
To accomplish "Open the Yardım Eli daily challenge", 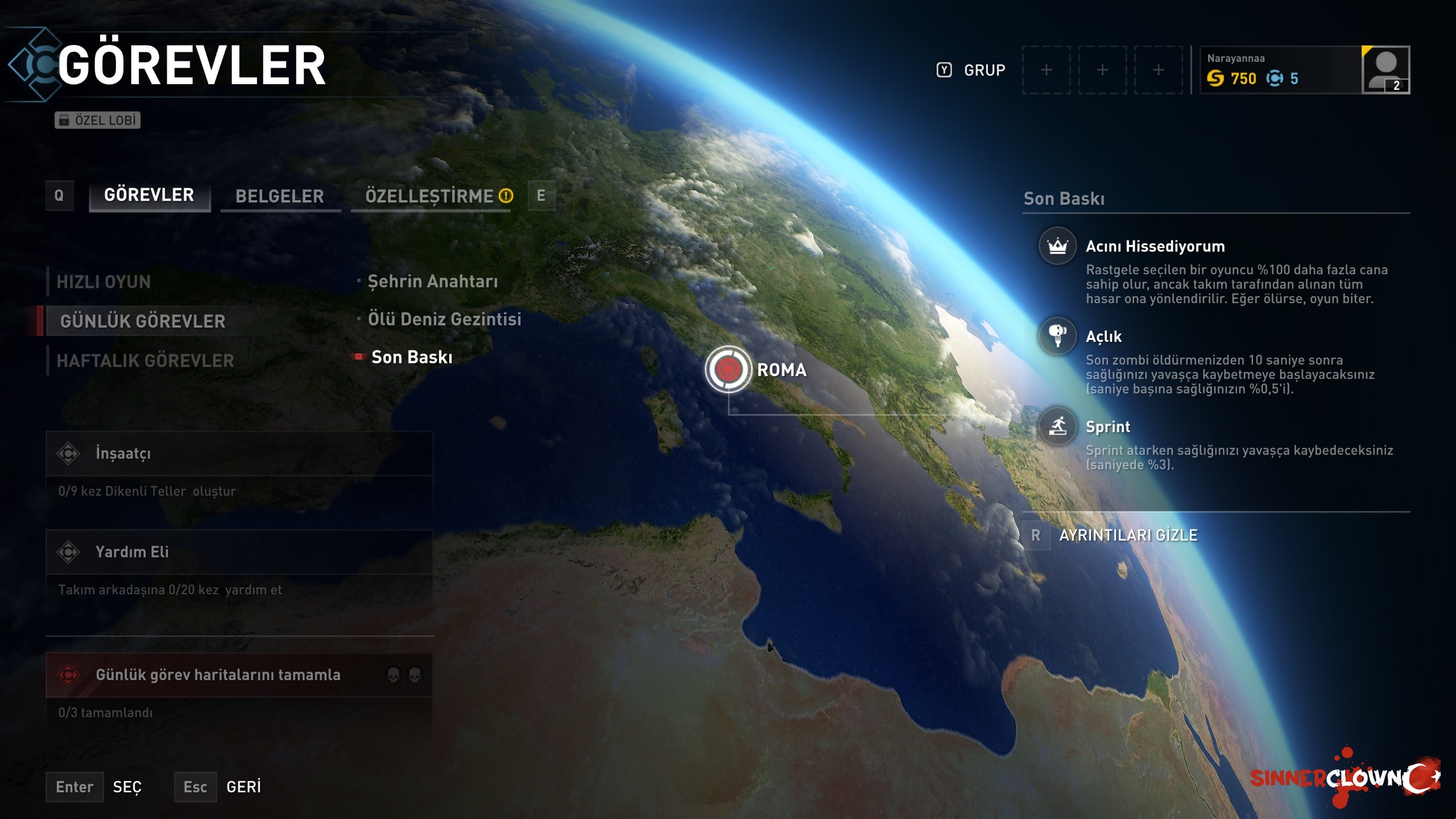I will coord(239,552).
